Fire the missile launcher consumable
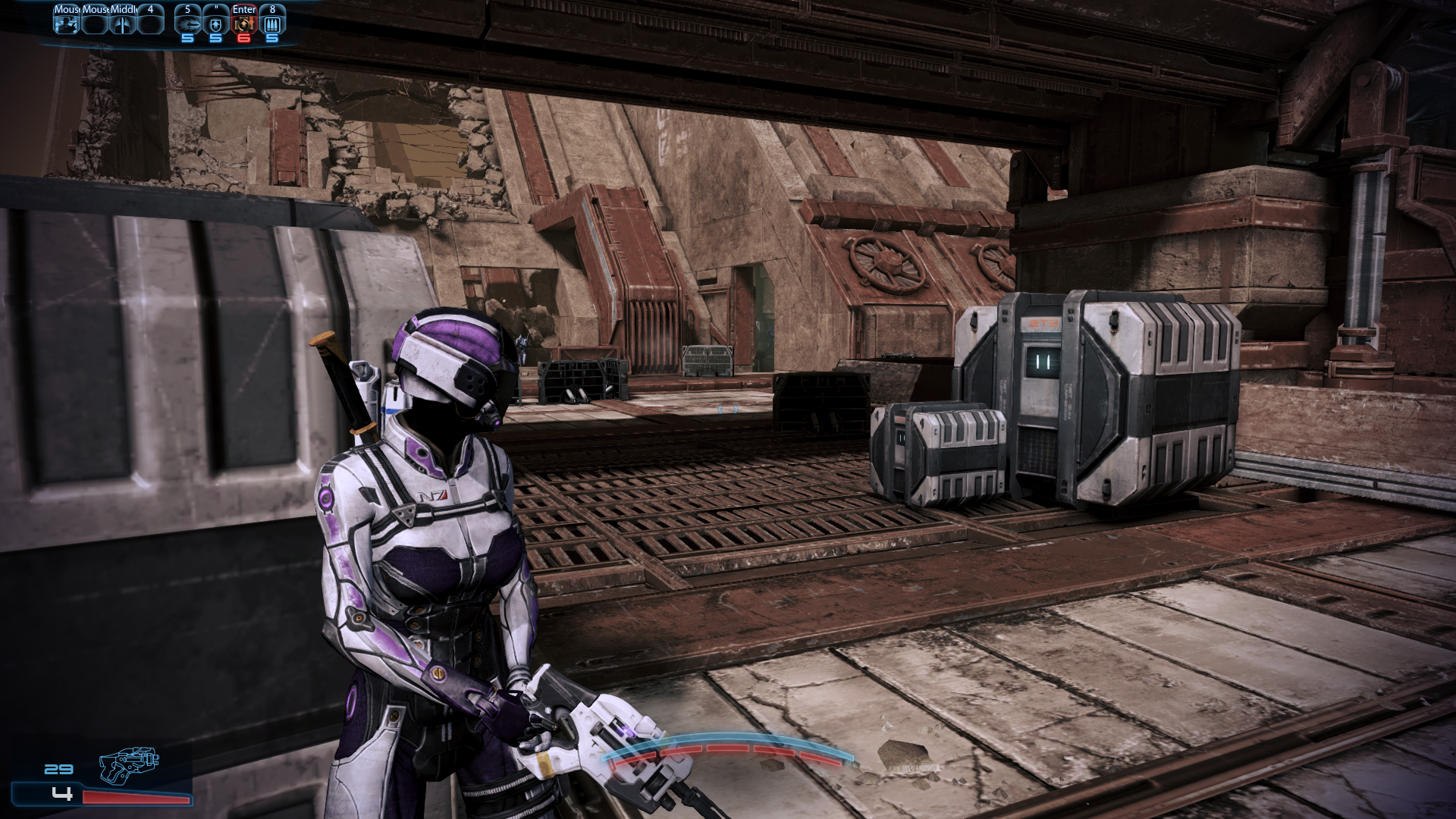Screen dimensions: 1456x819 point(187,24)
